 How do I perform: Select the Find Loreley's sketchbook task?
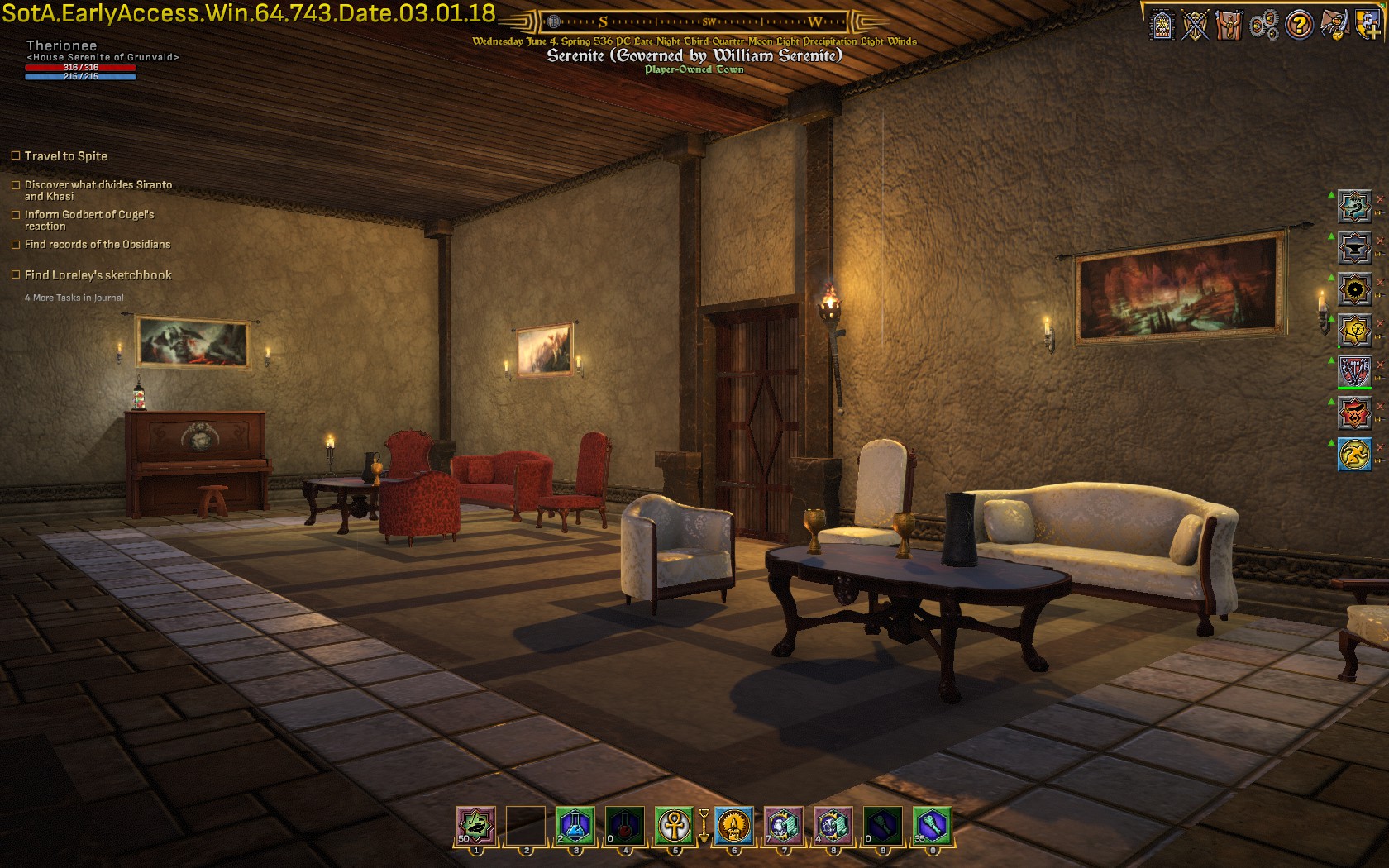[x=98, y=275]
